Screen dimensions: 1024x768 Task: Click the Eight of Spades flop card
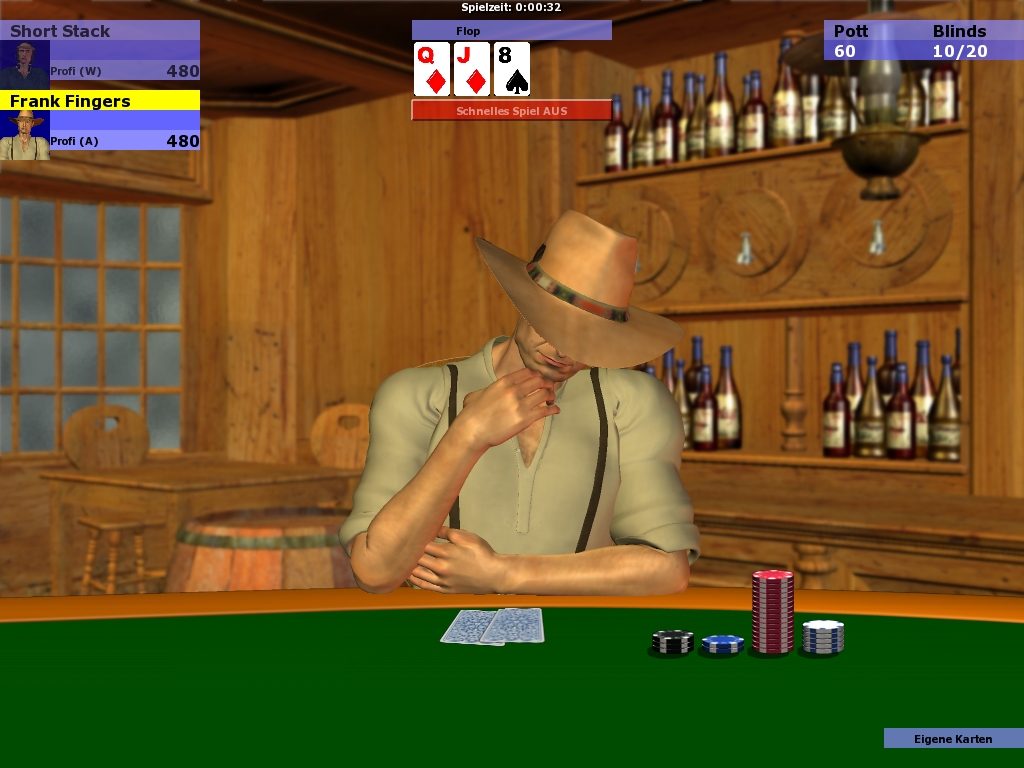point(512,69)
